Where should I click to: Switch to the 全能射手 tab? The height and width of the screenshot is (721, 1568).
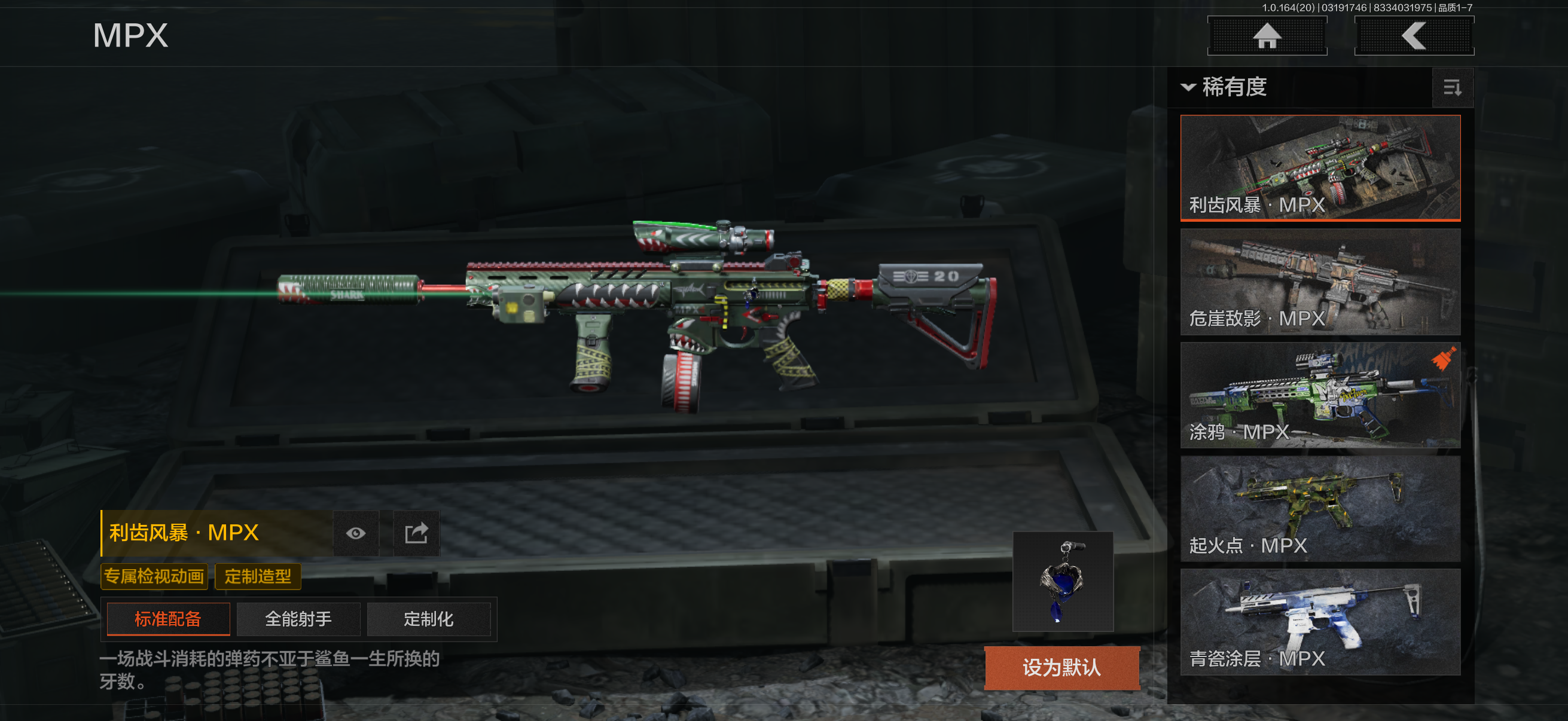coord(298,619)
